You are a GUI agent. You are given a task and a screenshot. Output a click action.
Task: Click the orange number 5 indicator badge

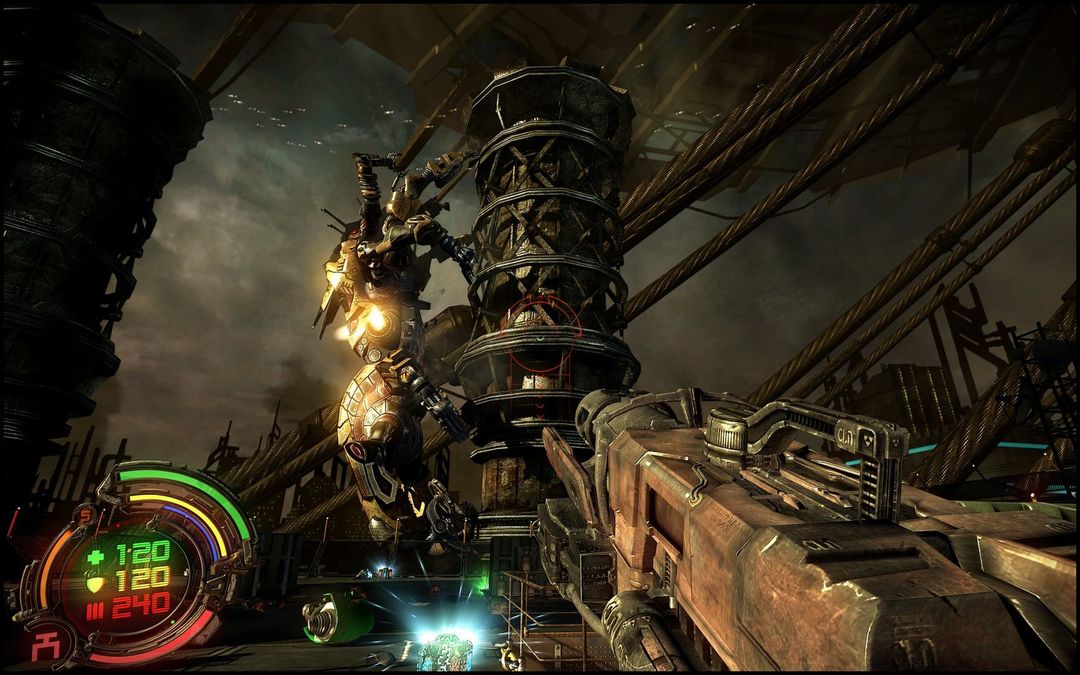click(x=86, y=517)
